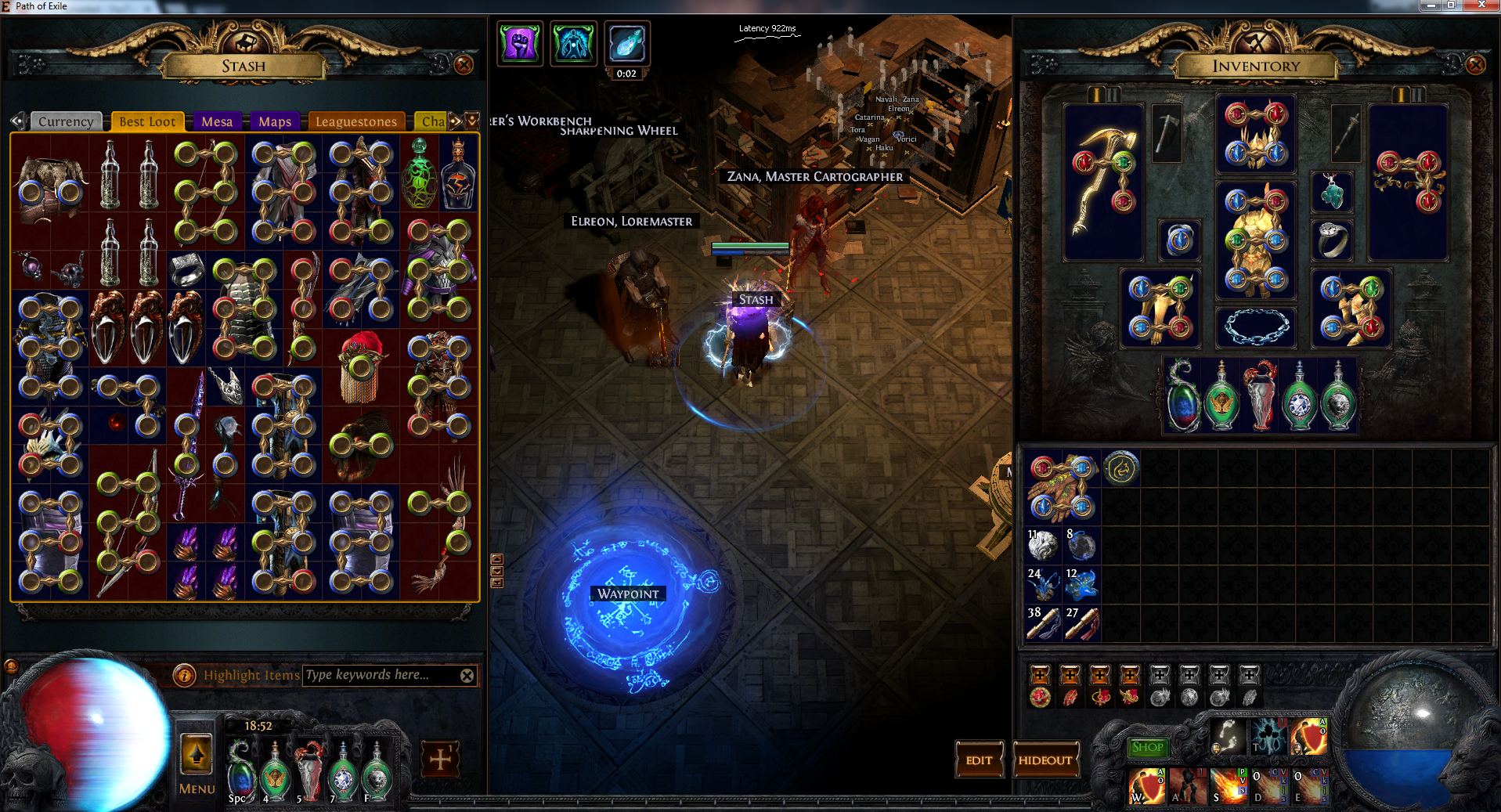The width and height of the screenshot is (1501, 812).
Task: Open the stash tab dropdown list
Action: click(472, 121)
